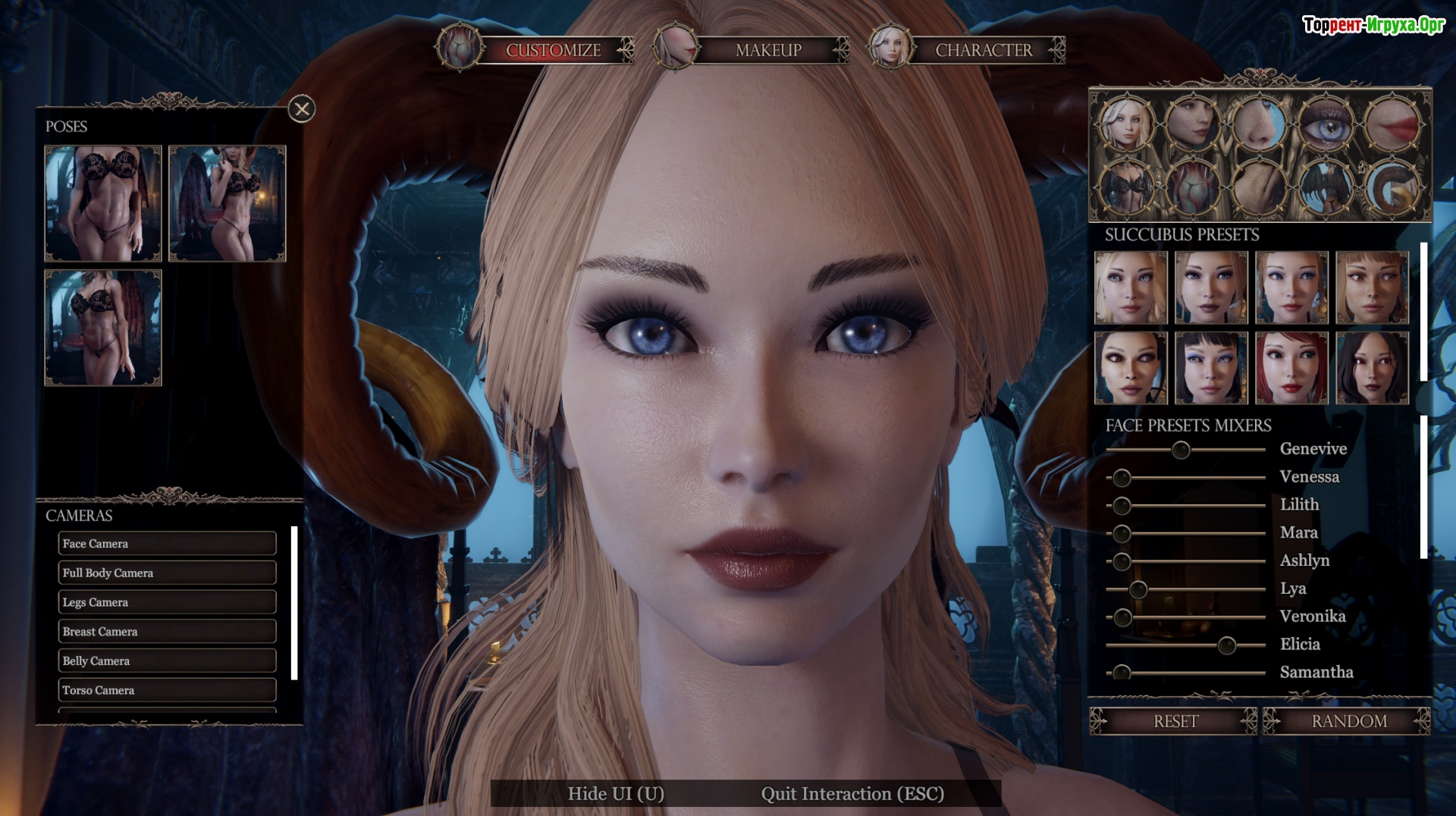Adjust the Elicia mixer slider
The width and height of the screenshot is (1456, 816).
[x=1226, y=645]
